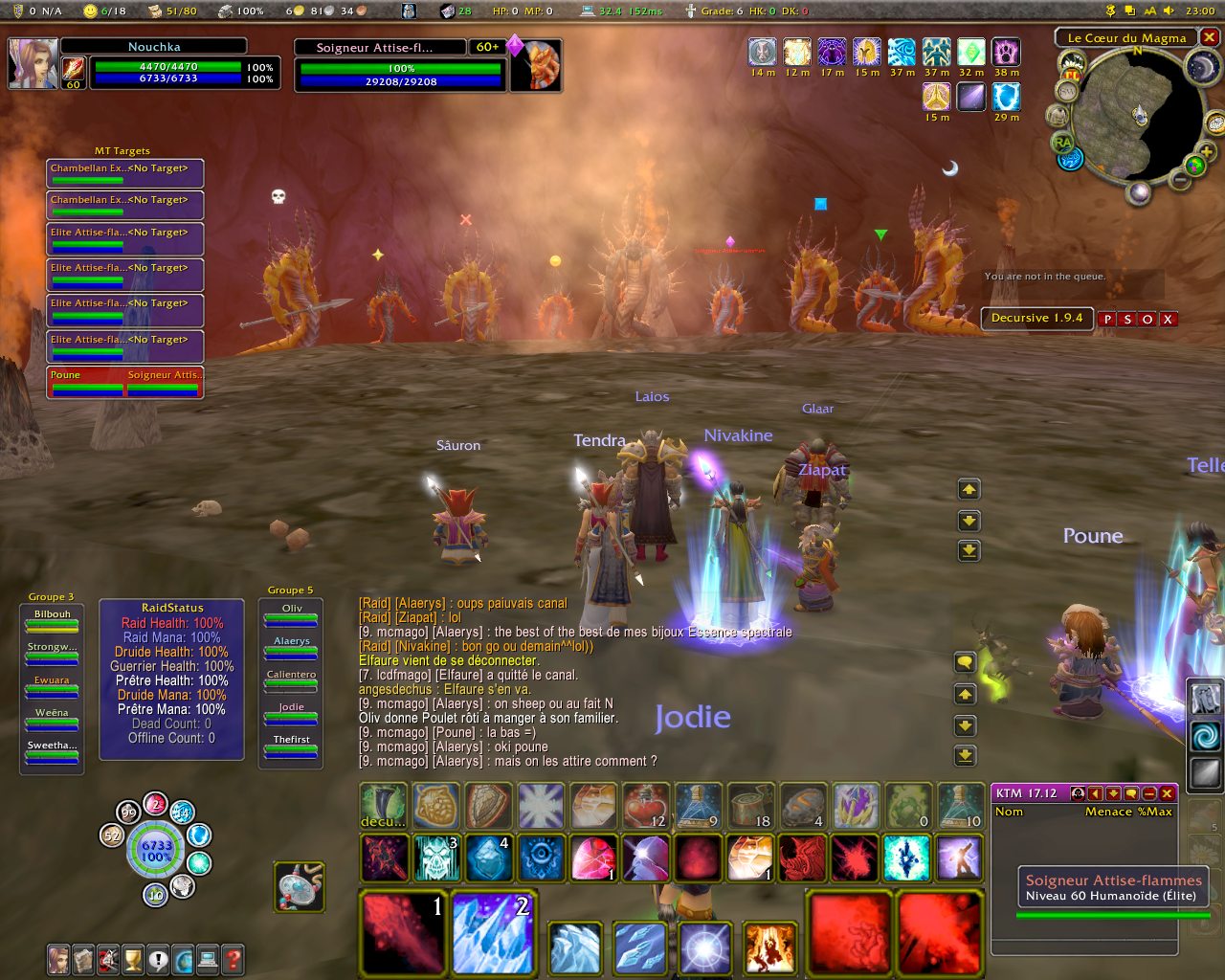This screenshot has height=980, width=1225.
Task: Select the Soigneur Attise-flammes target frame
Action: [x=400, y=65]
